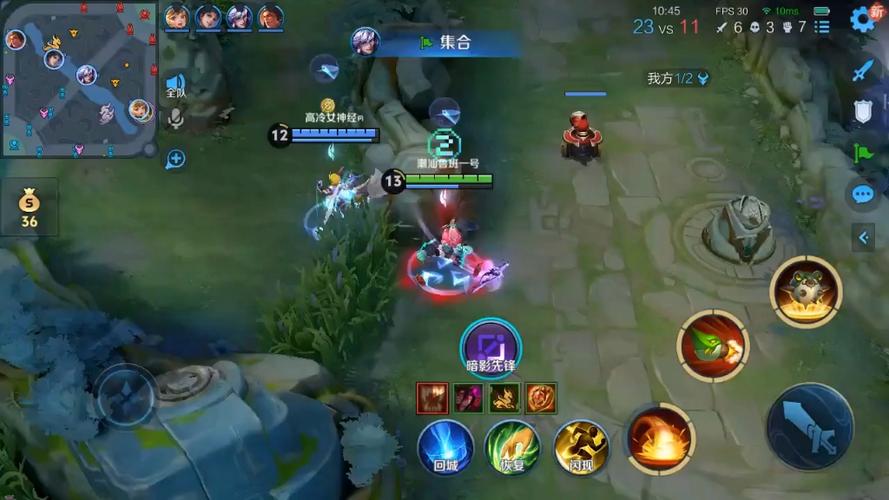Viewport: 889px width, 500px height.
Task: Toggle the 全队 team voice speaker
Action: pyautogui.click(x=175, y=85)
